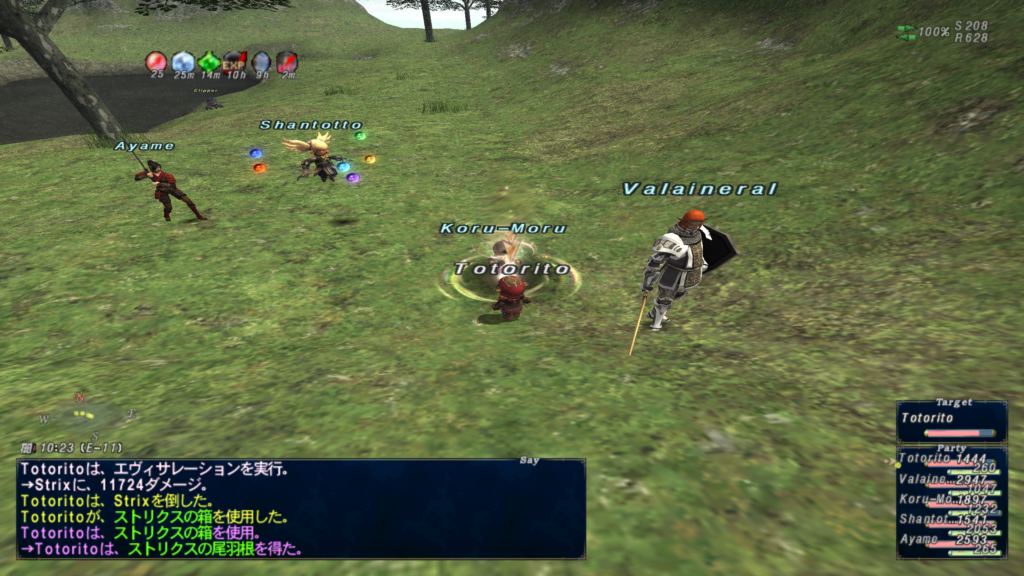Click the blue ice crystal status icon
The height and width of the screenshot is (576, 1024).
coord(183,62)
